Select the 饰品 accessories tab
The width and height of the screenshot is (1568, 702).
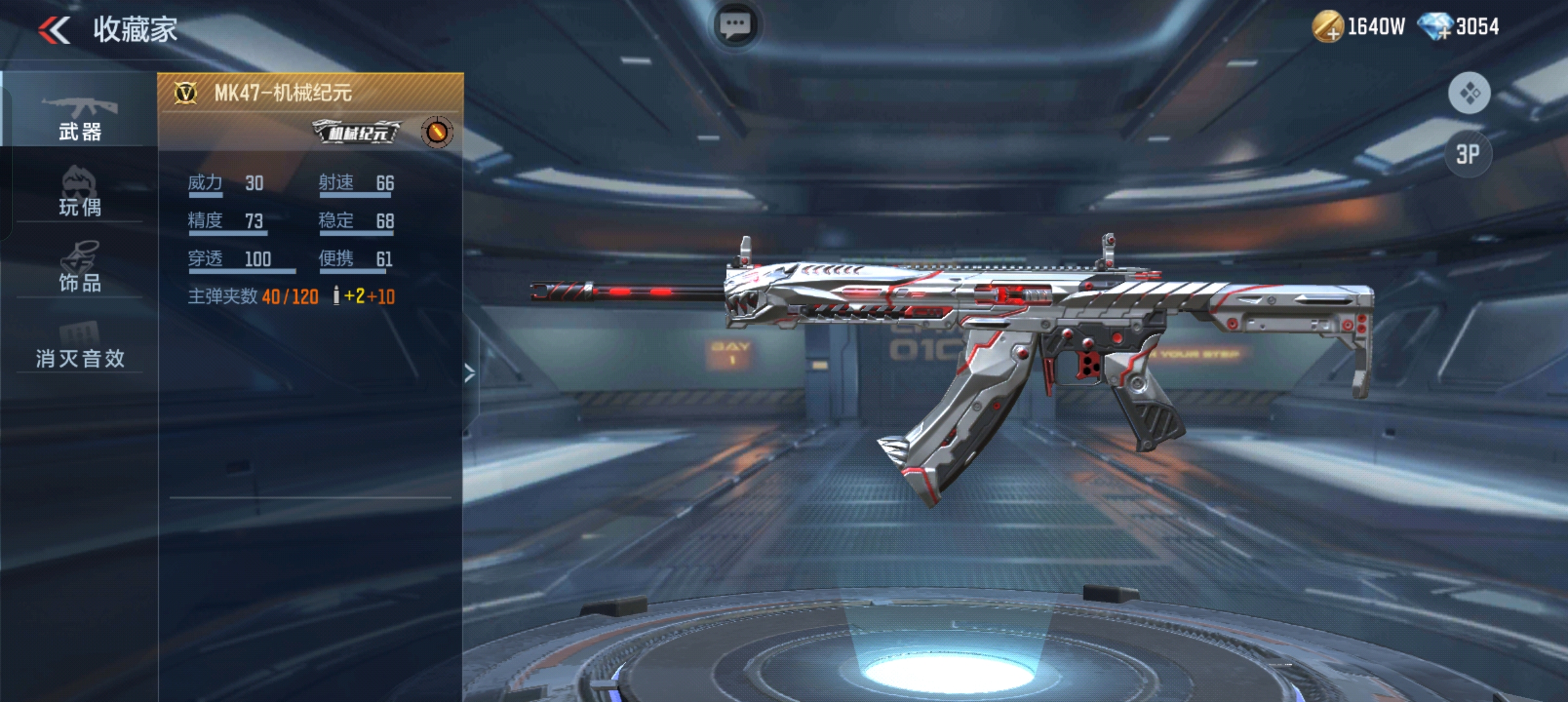[80, 267]
